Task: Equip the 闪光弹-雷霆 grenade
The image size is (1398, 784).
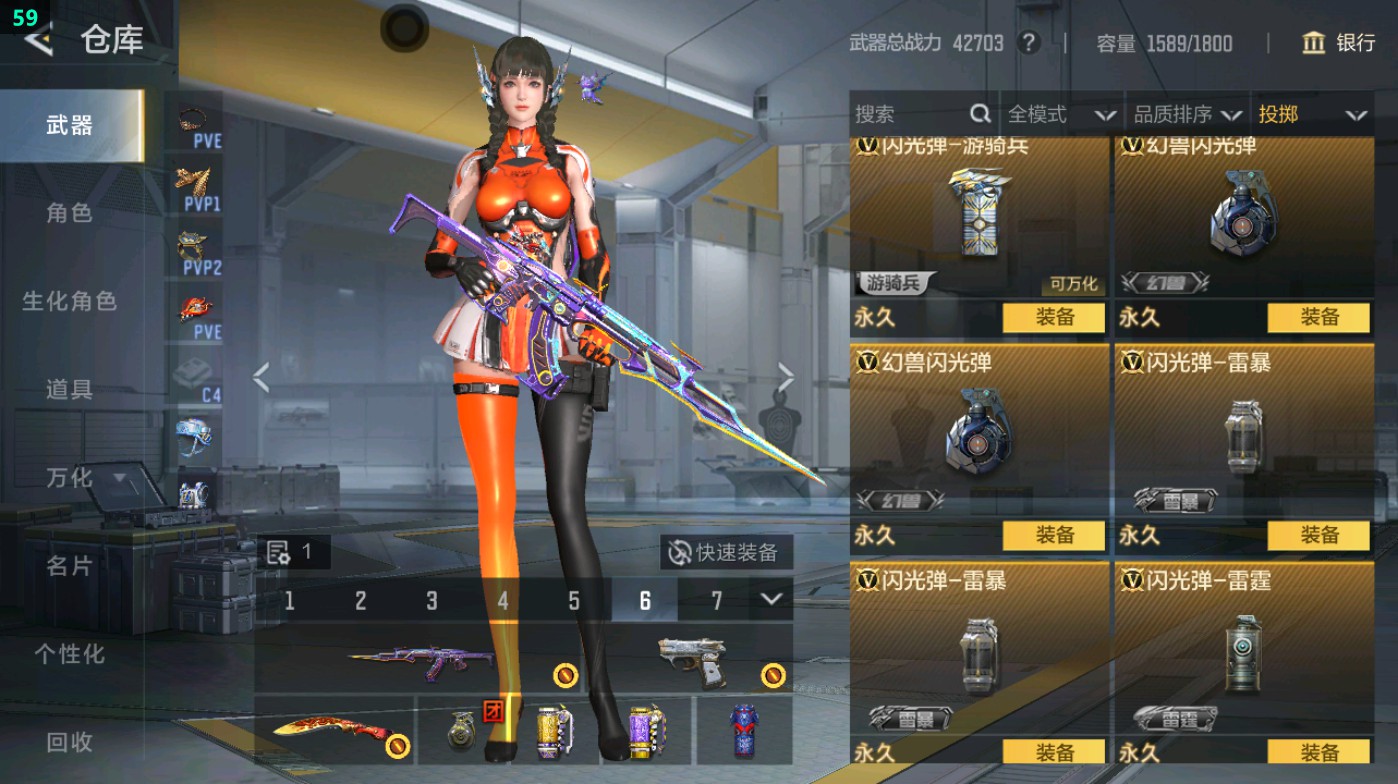Action: pyautogui.click(x=1318, y=752)
